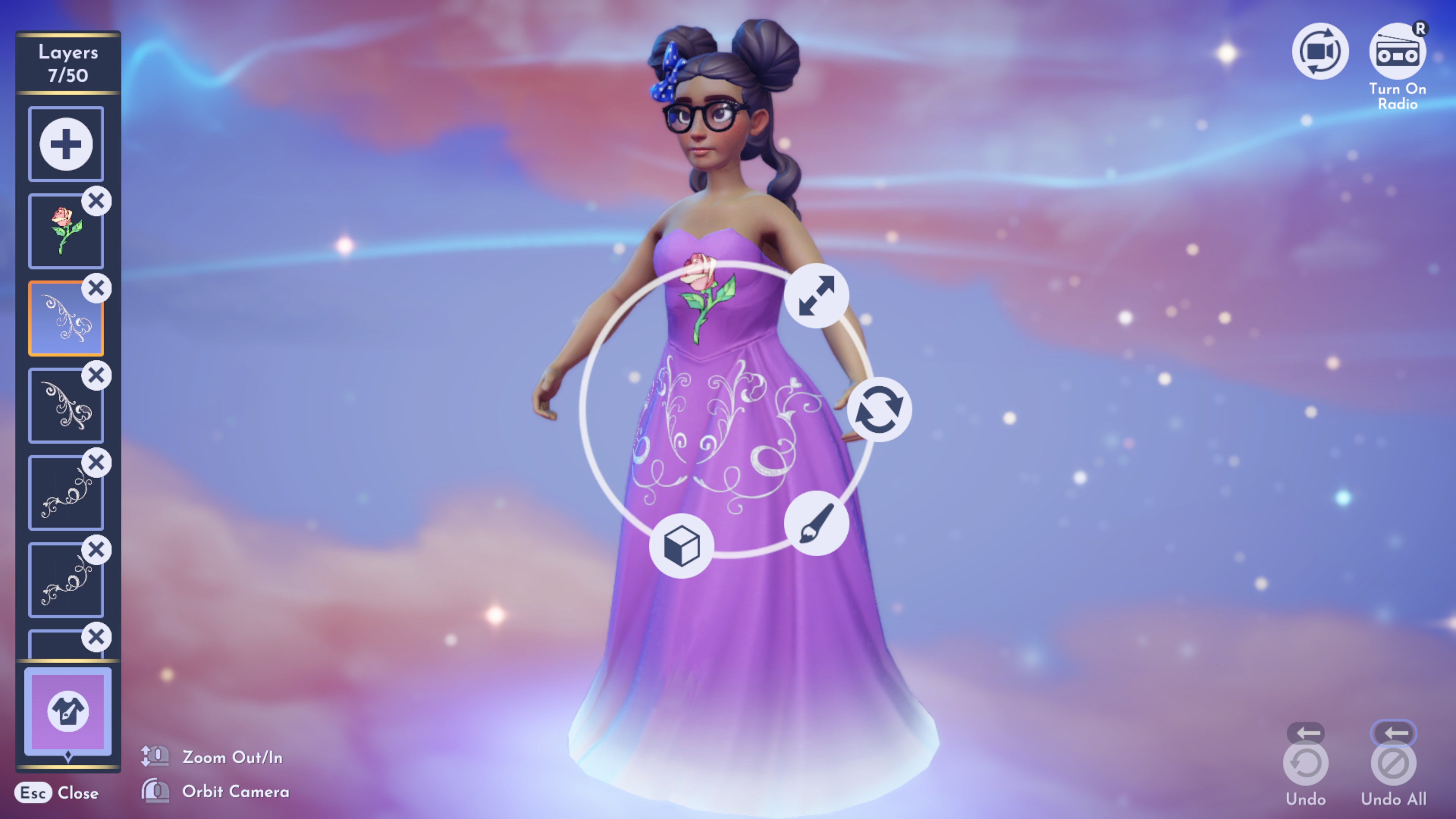Viewport: 1456px width, 819px height.
Task: Select the rose decal layer
Action: coord(66,231)
